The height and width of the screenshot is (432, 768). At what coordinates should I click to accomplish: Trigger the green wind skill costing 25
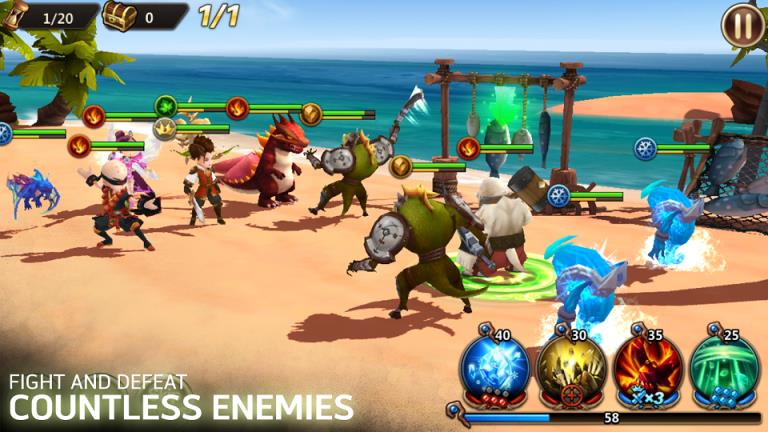pyautogui.click(x=725, y=370)
